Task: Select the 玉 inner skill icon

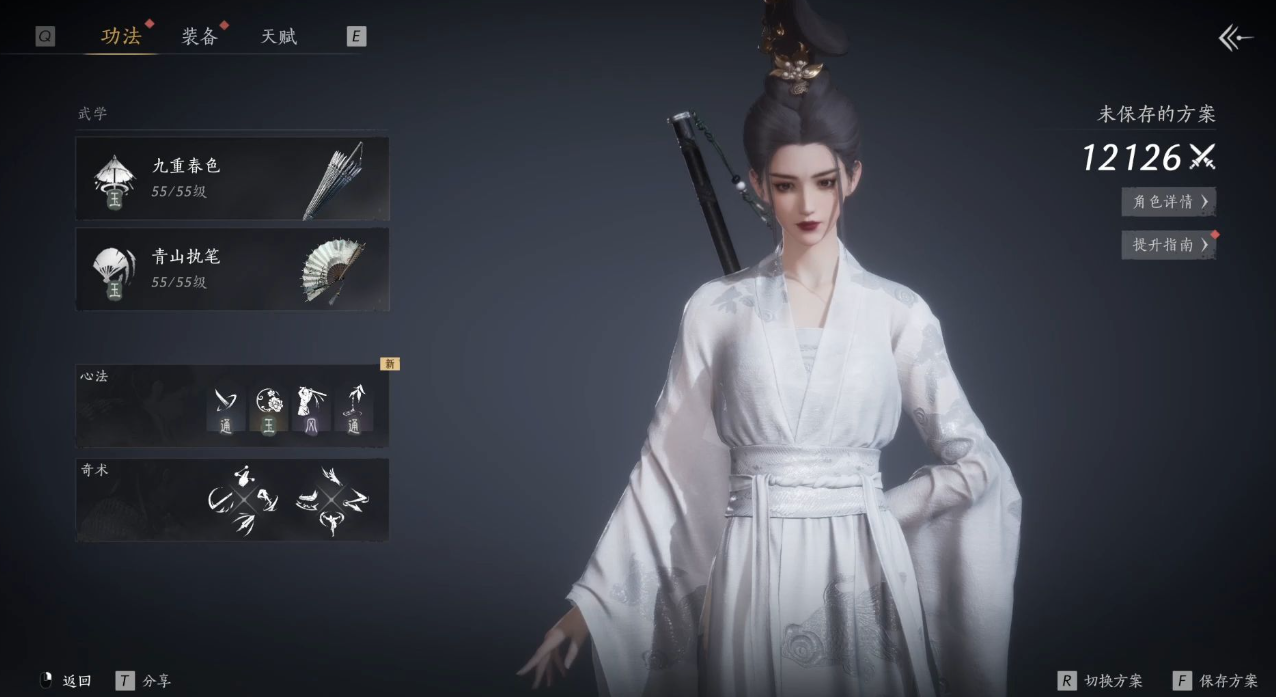Action: [x=268, y=410]
